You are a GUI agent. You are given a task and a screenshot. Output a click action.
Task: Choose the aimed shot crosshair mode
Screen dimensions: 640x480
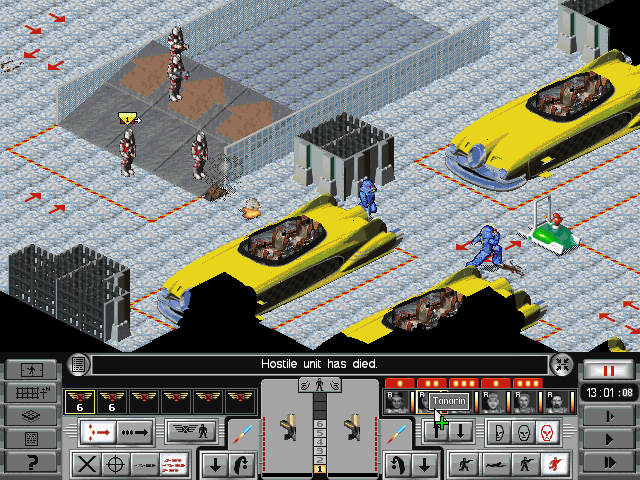tap(116, 464)
